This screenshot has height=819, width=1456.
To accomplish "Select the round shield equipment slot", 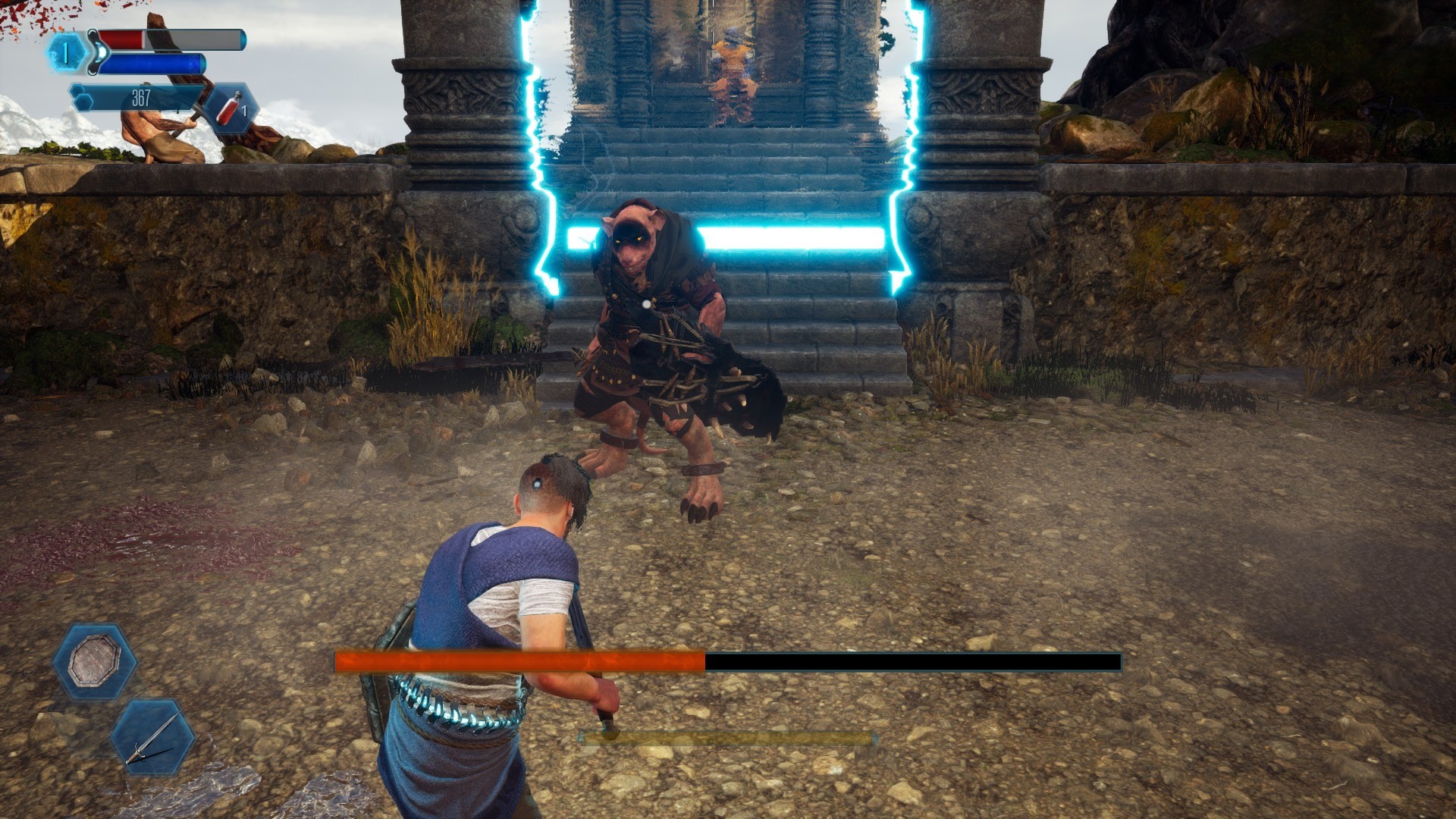I will (x=95, y=661).
